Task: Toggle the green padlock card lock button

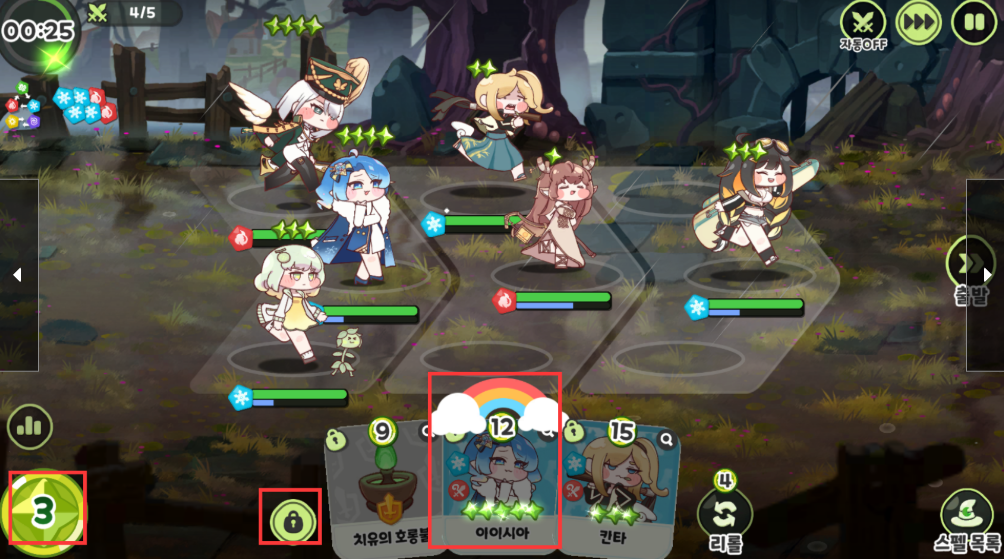Action: pyautogui.click(x=291, y=518)
